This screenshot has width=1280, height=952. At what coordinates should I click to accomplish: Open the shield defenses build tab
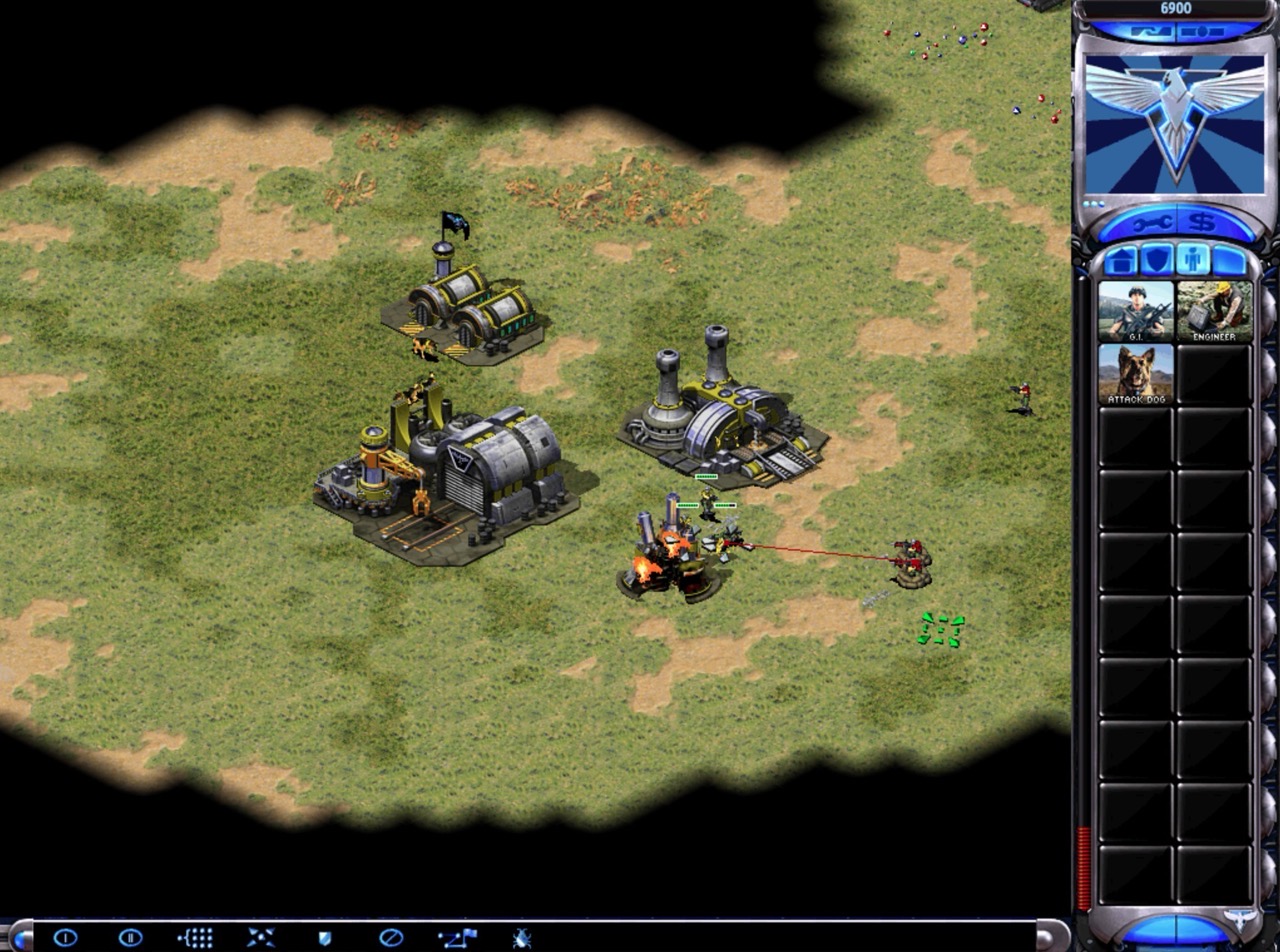tap(1156, 260)
